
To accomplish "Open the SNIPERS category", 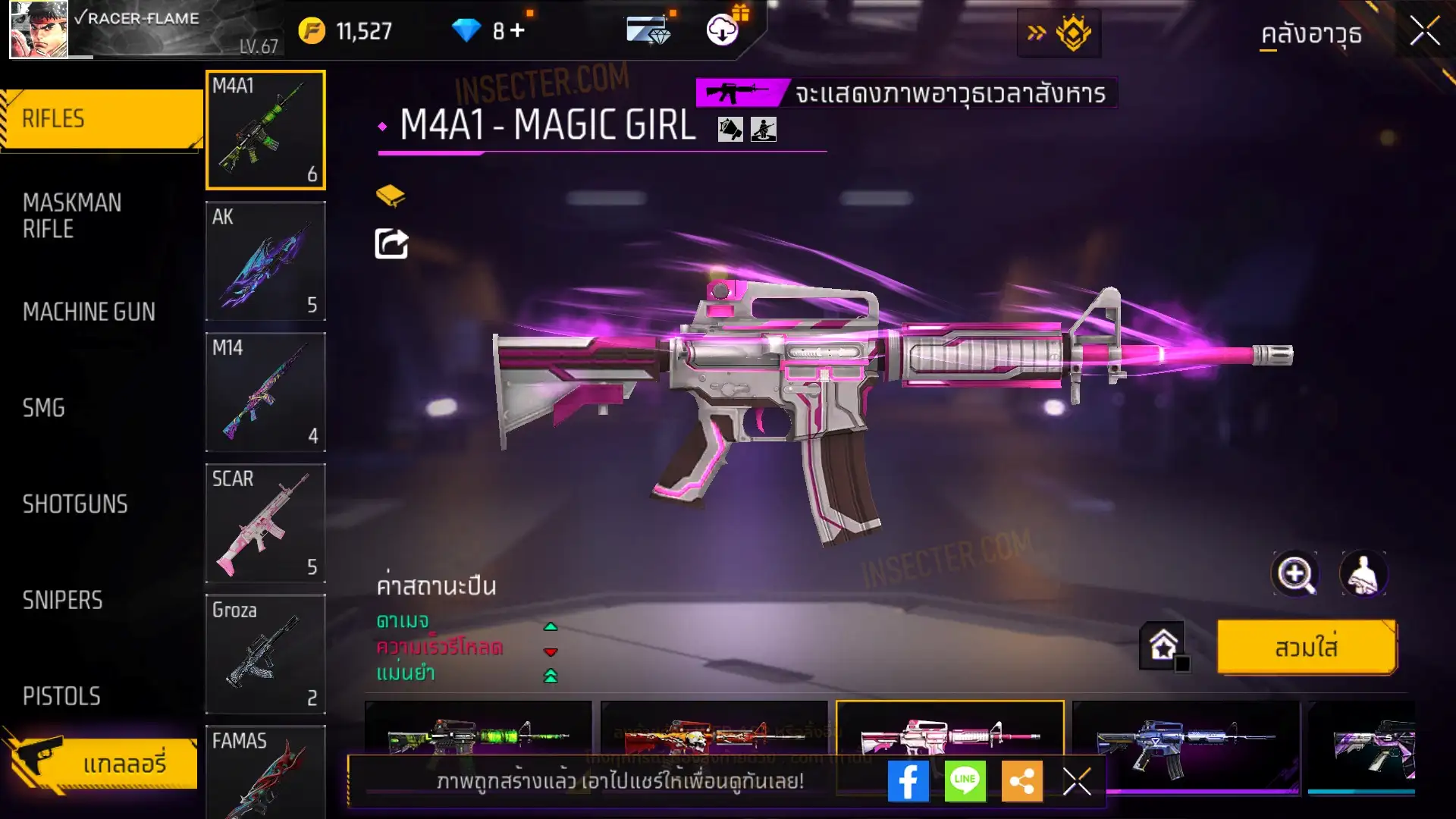I will (62, 601).
